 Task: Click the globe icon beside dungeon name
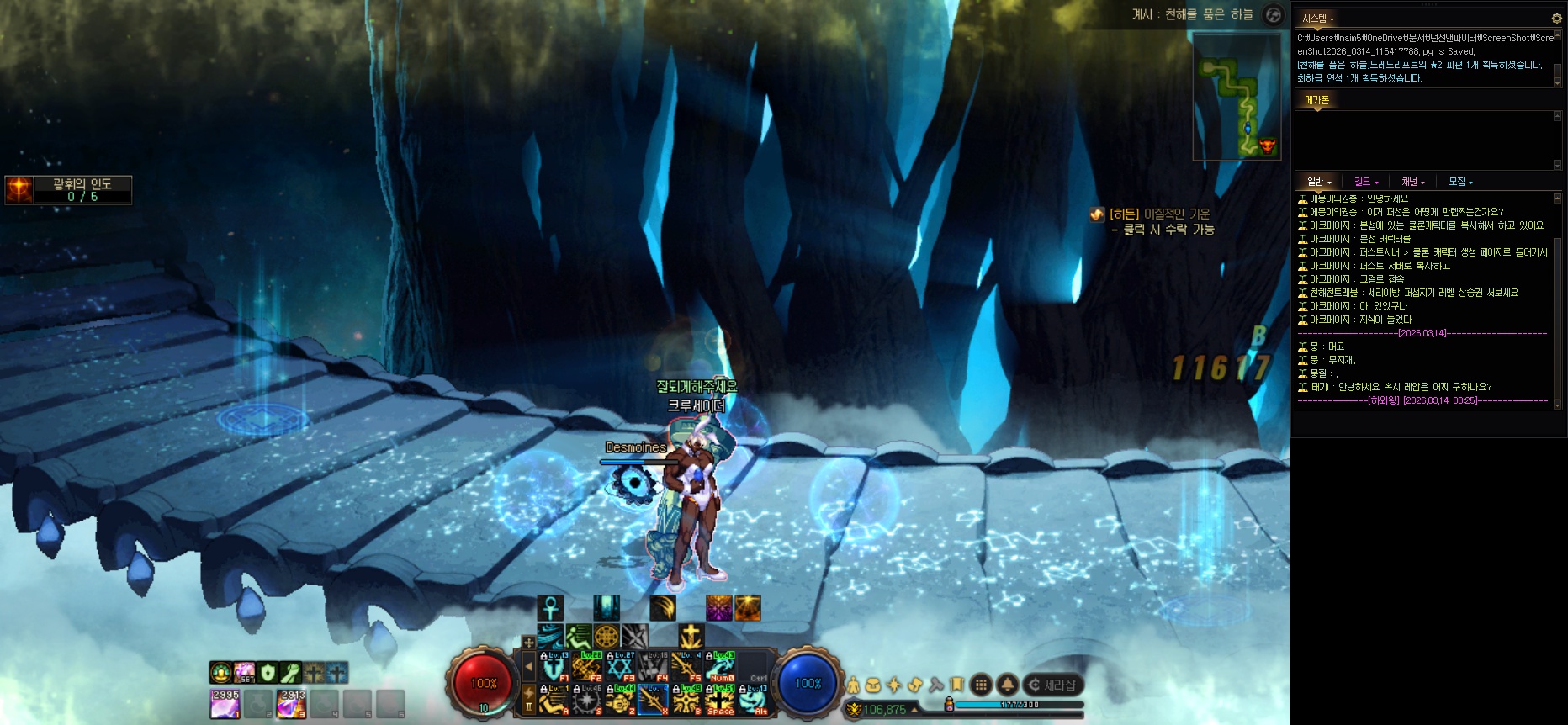[x=1274, y=15]
